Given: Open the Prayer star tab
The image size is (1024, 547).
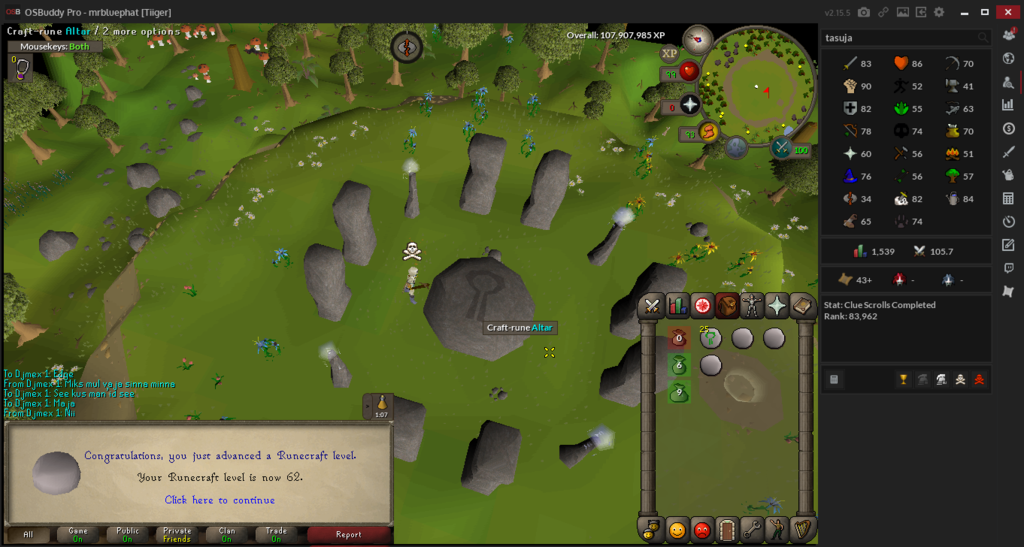Looking at the screenshot, I should click(x=777, y=306).
